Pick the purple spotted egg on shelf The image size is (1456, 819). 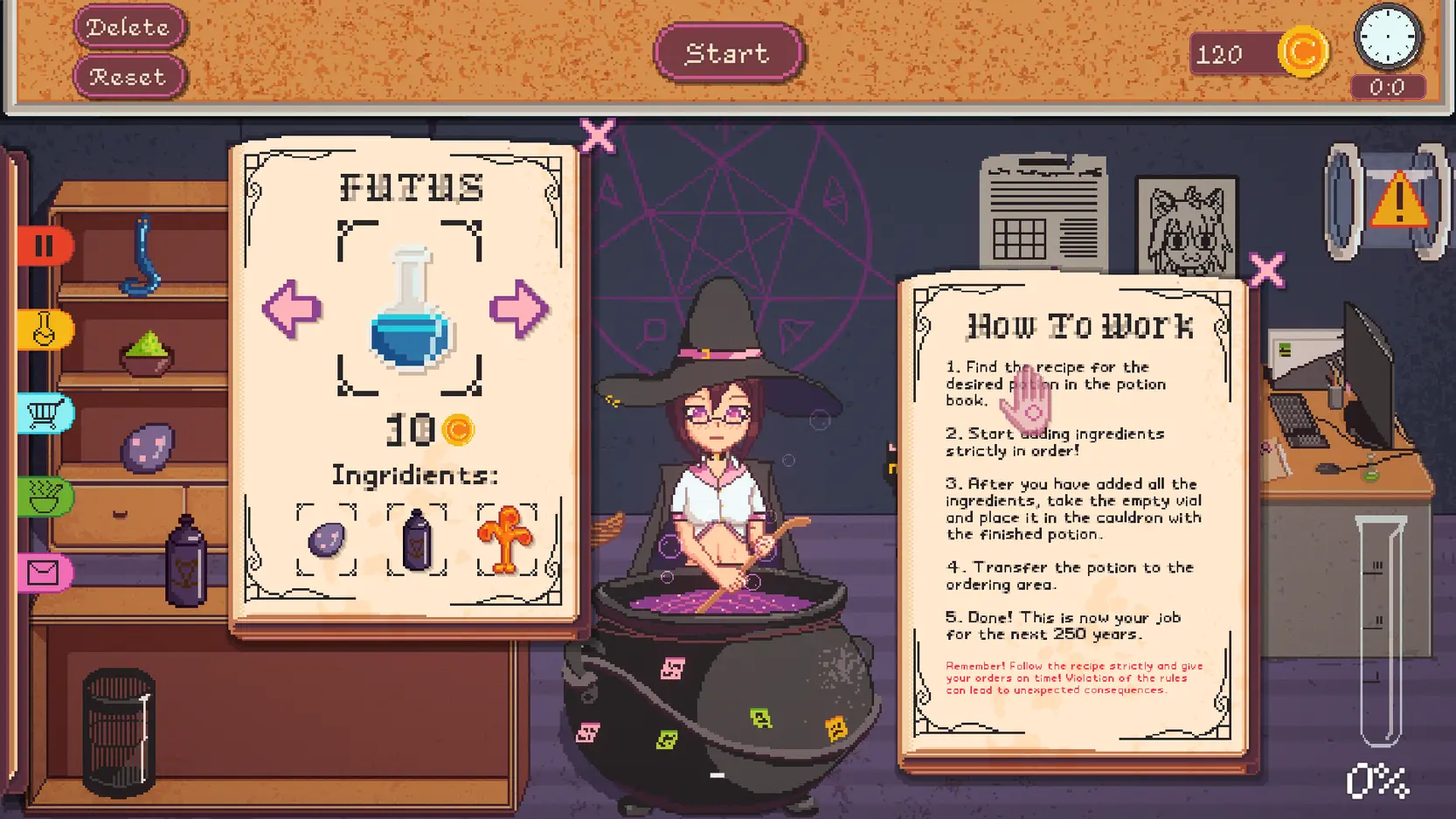(147, 447)
